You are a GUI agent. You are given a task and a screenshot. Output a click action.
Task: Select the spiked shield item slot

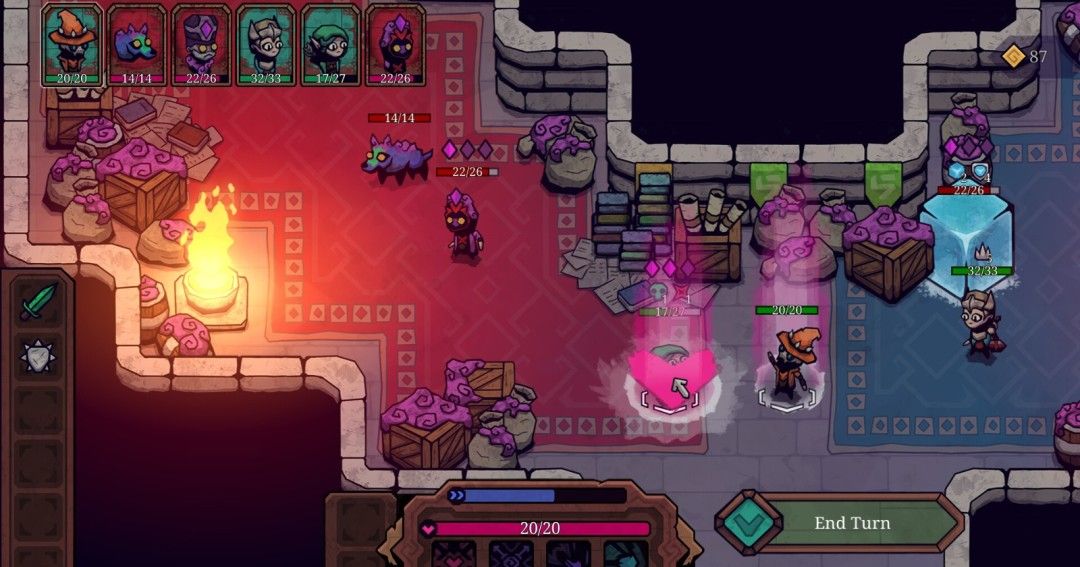coord(38,355)
